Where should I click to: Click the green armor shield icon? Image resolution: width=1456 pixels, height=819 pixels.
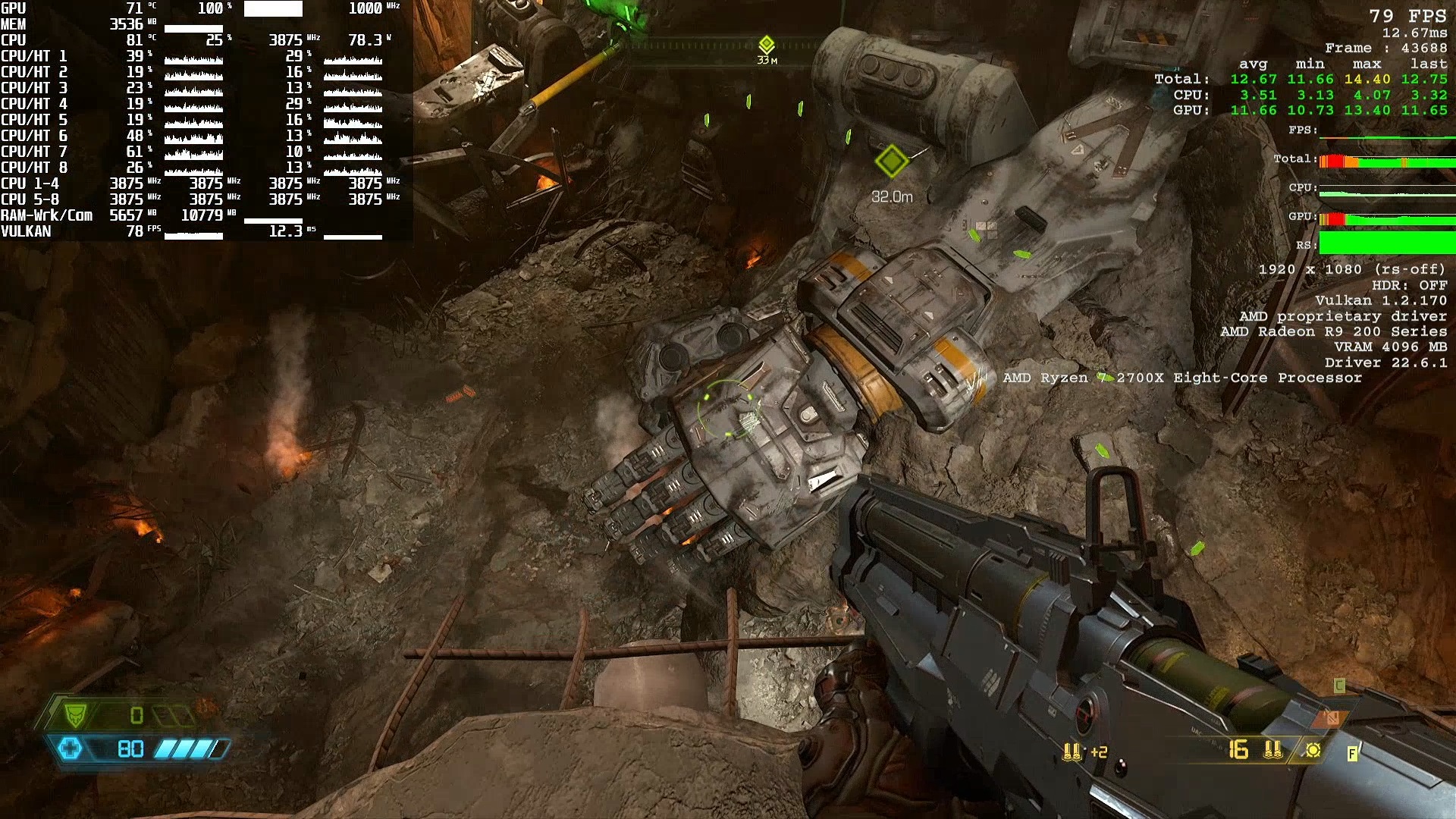75,714
